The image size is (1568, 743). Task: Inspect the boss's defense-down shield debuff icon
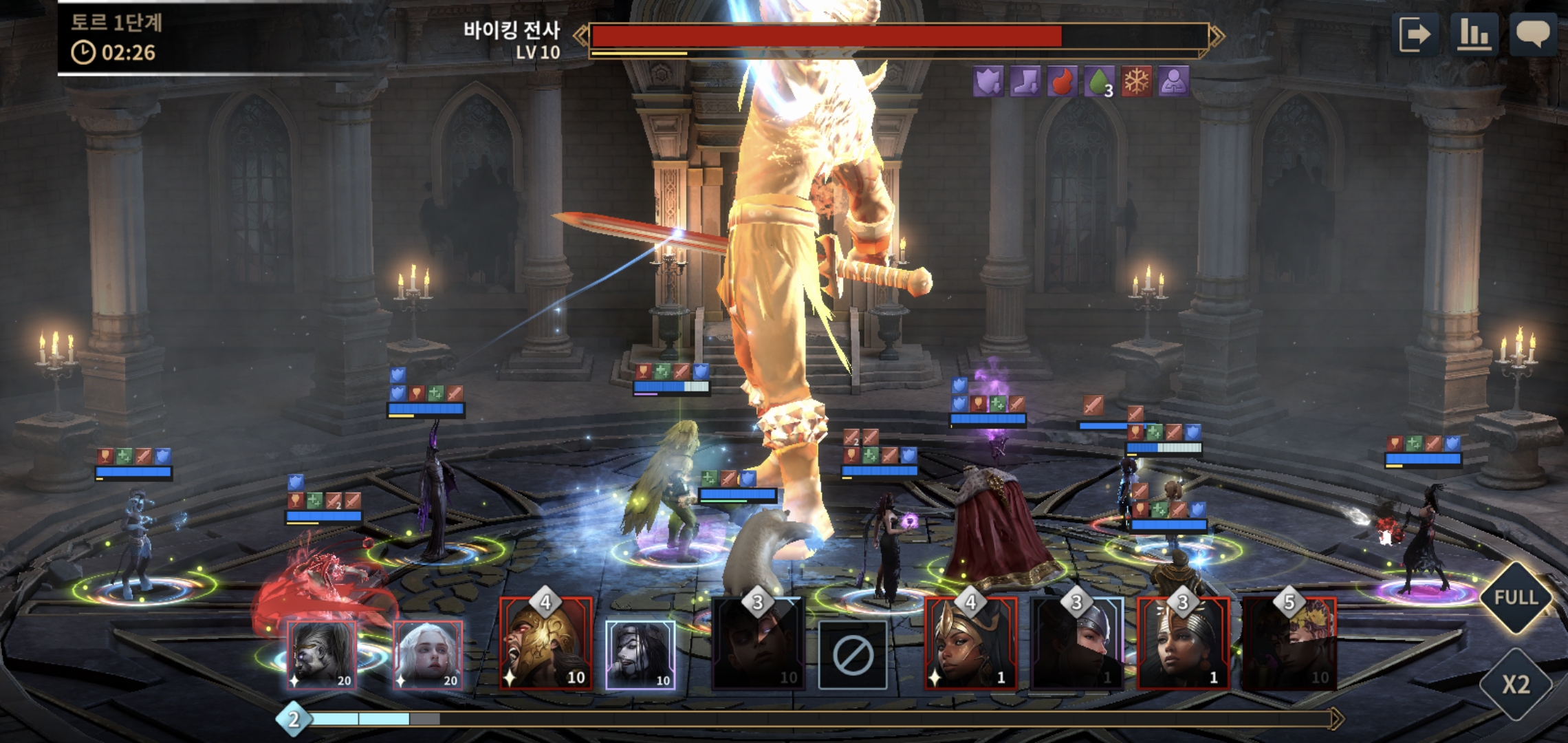(x=988, y=82)
